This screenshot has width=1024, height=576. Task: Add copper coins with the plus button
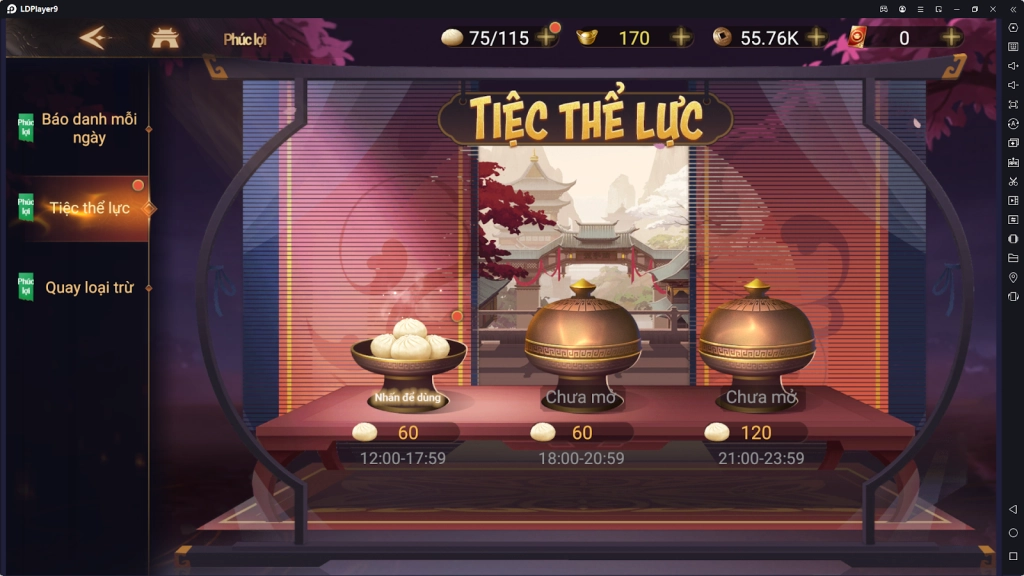pyautogui.click(x=816, y=38)
